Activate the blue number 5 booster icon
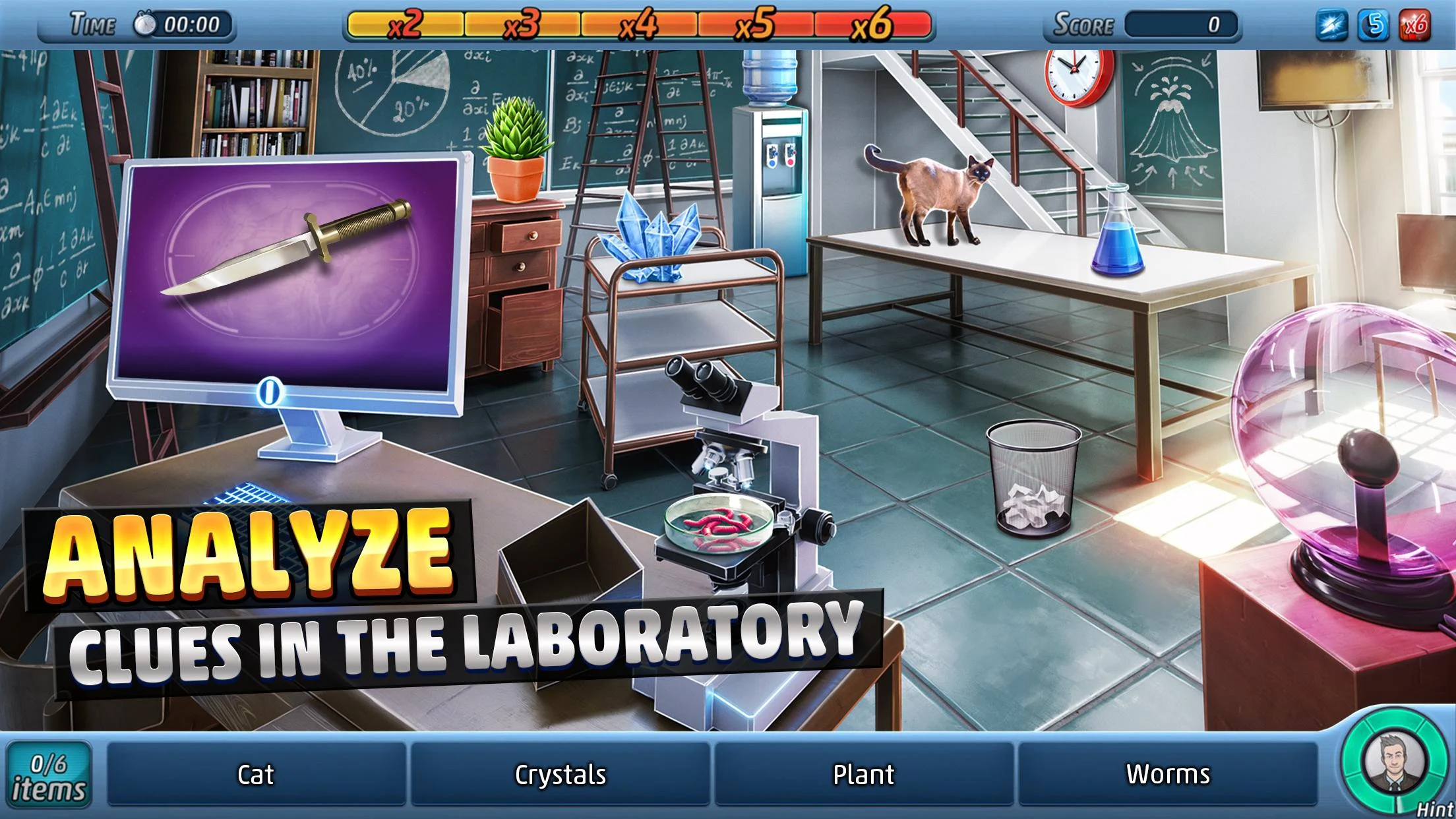 coord(1374,26)
